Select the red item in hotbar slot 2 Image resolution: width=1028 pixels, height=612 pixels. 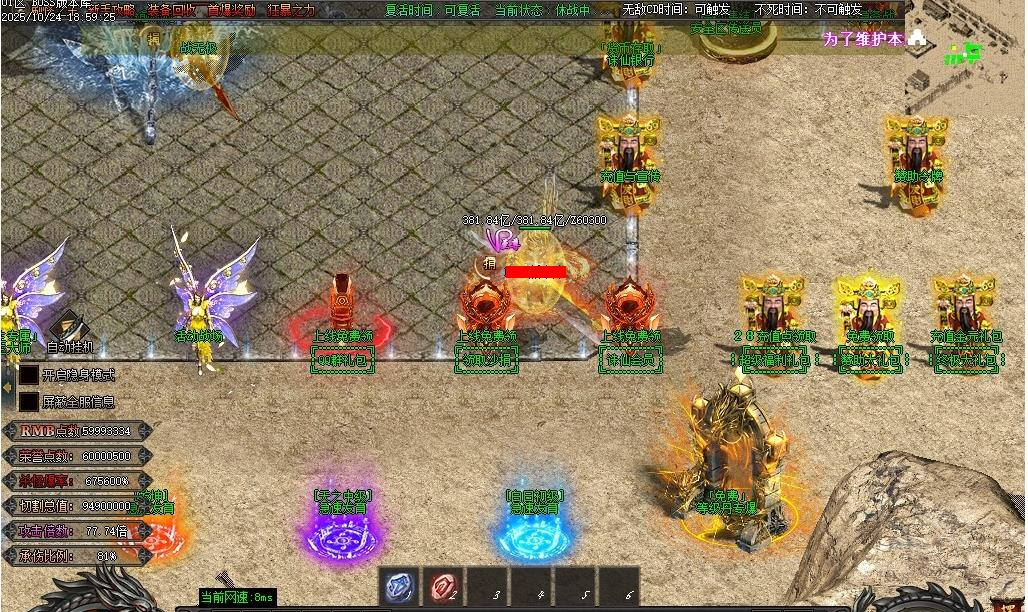(443, 587)
